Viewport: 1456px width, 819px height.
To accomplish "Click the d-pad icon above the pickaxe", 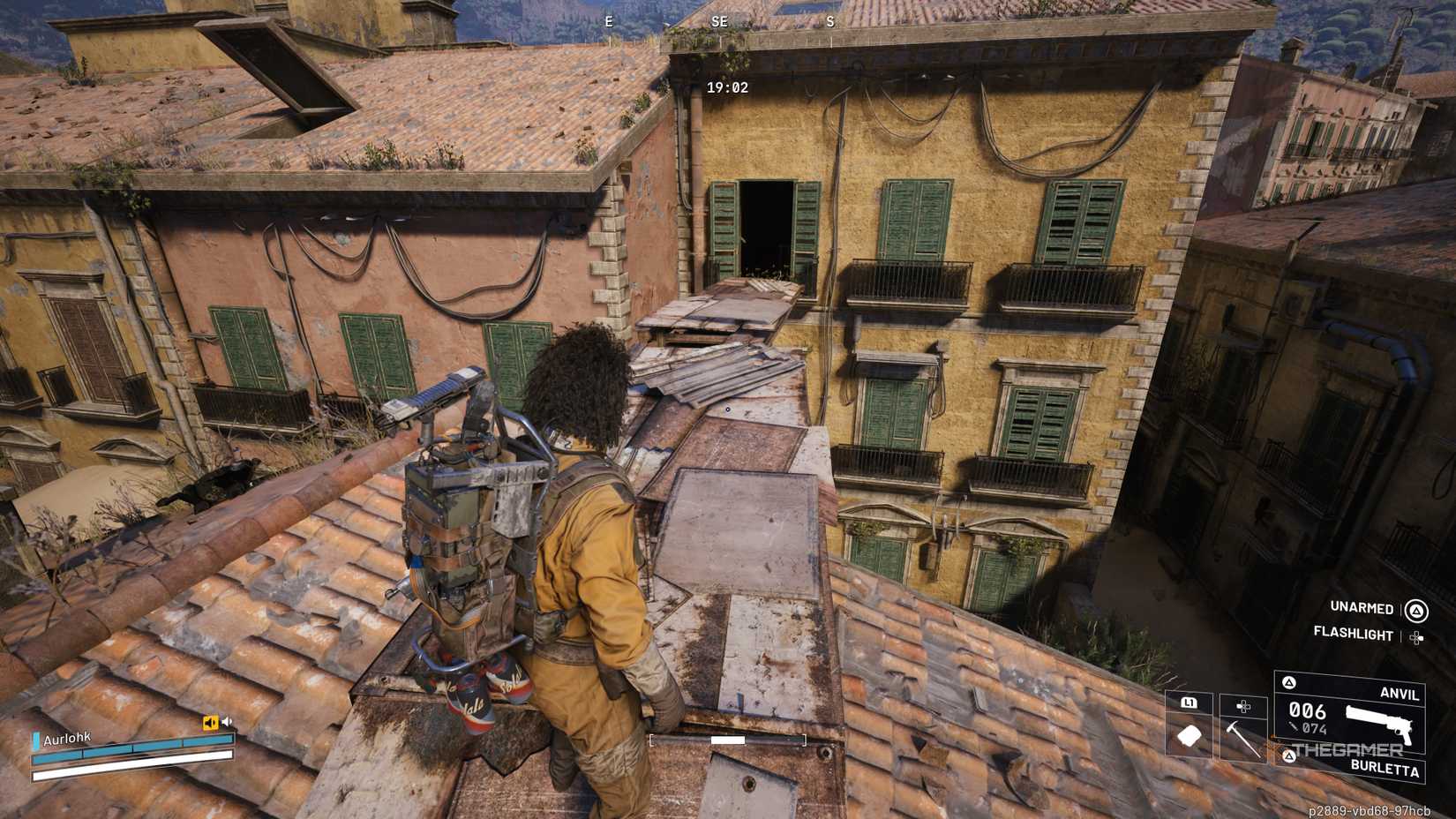I will (x=1243, y=707).
